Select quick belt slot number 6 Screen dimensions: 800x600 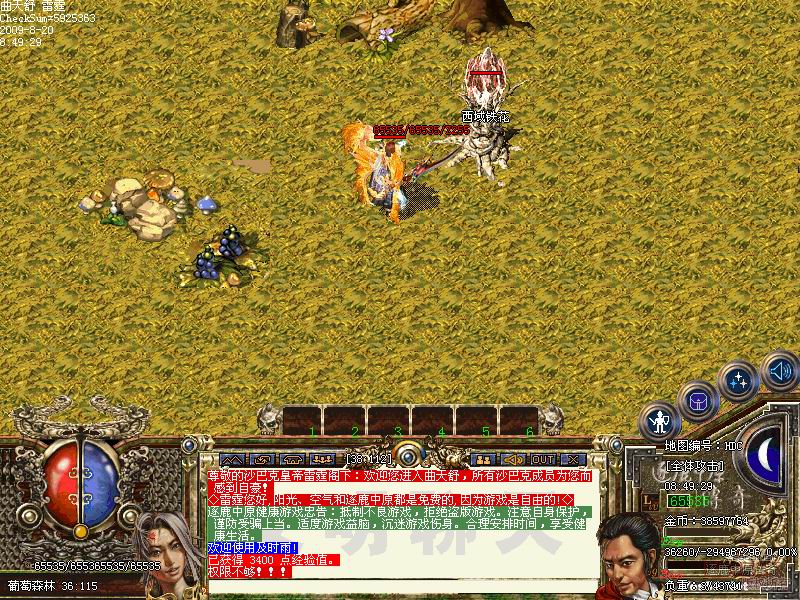[520, 419]
